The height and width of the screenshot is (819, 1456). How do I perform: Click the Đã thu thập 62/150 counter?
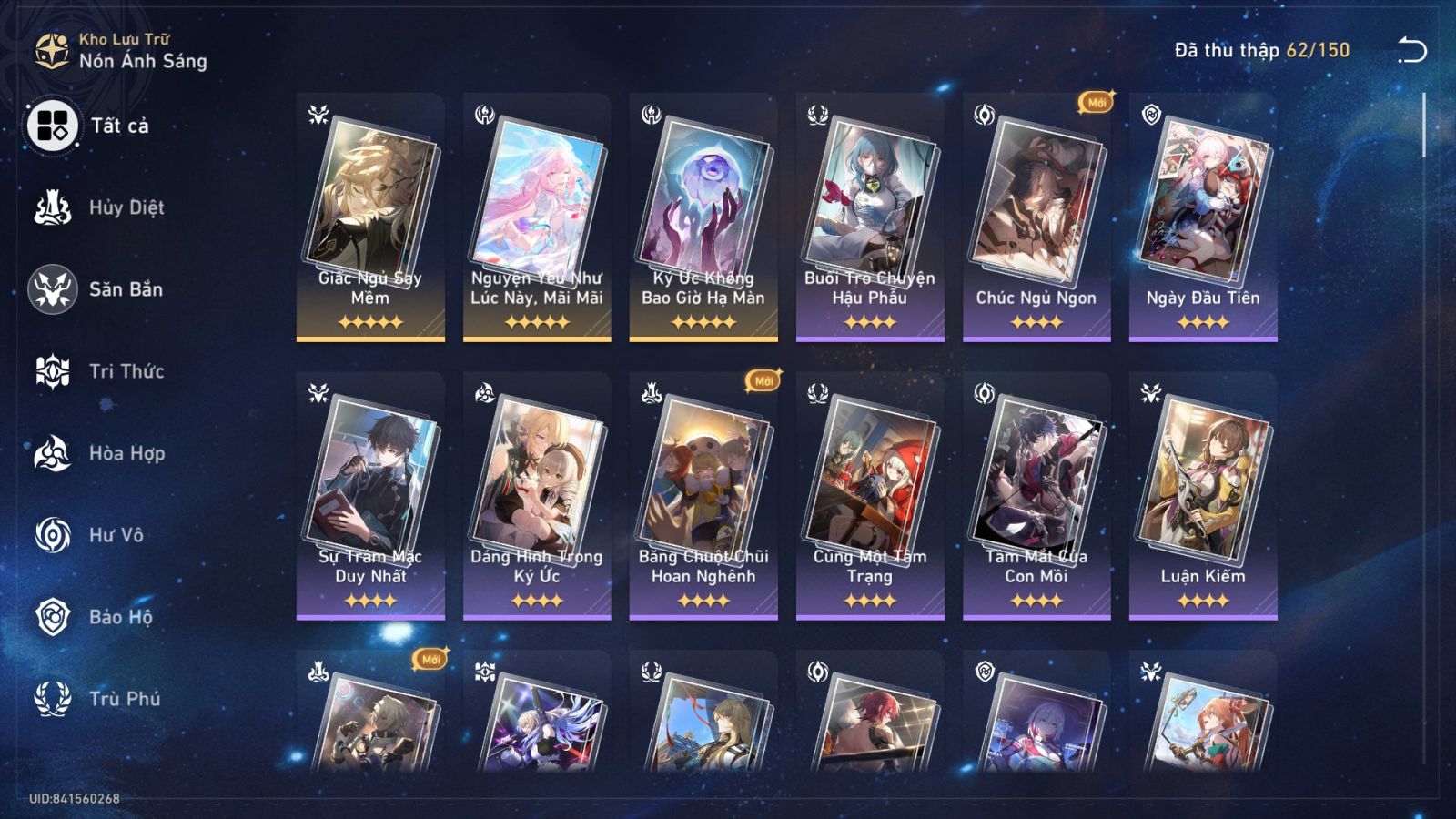point(1259,53)
